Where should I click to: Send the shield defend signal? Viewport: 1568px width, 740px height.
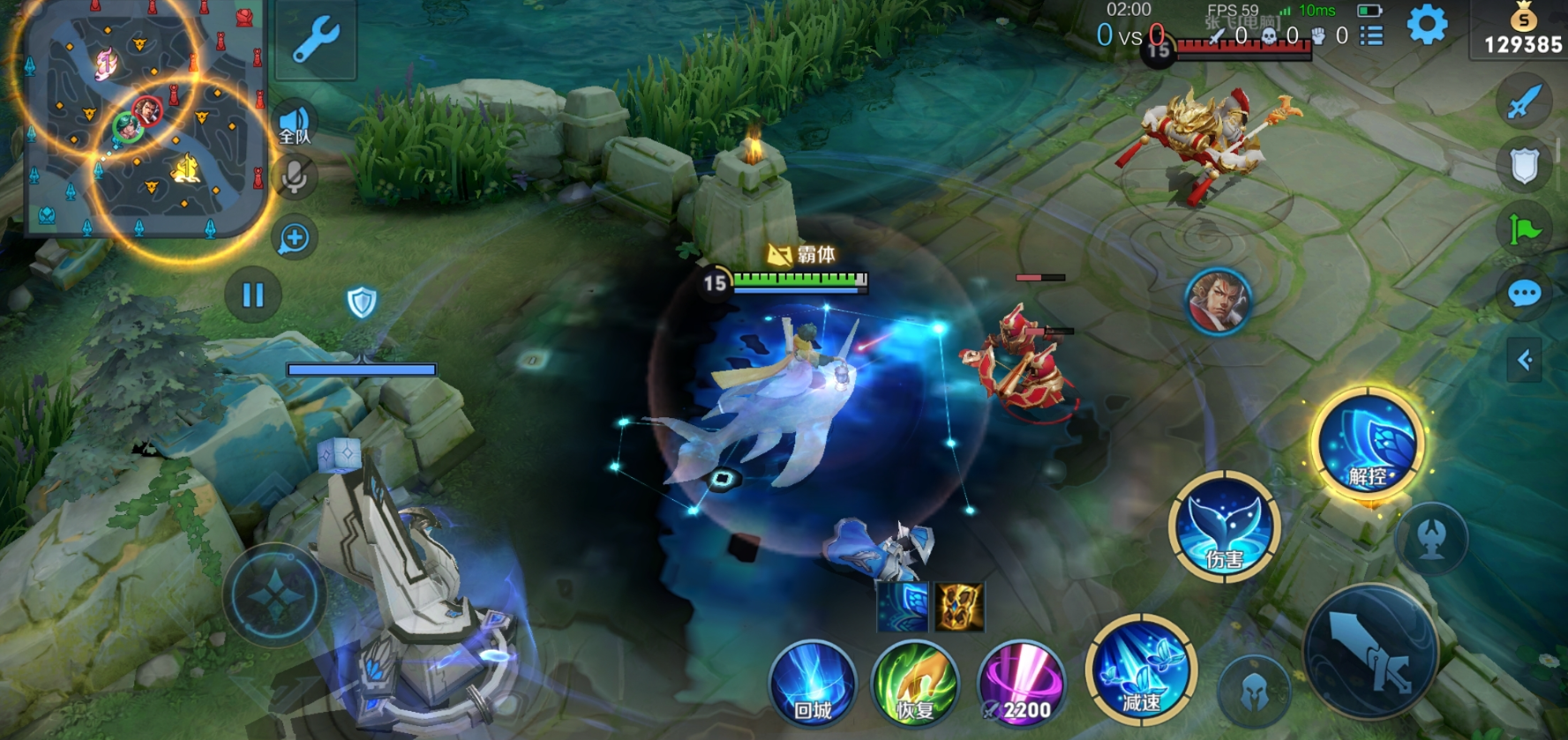pyautogui.click(x=1524, y=166)
